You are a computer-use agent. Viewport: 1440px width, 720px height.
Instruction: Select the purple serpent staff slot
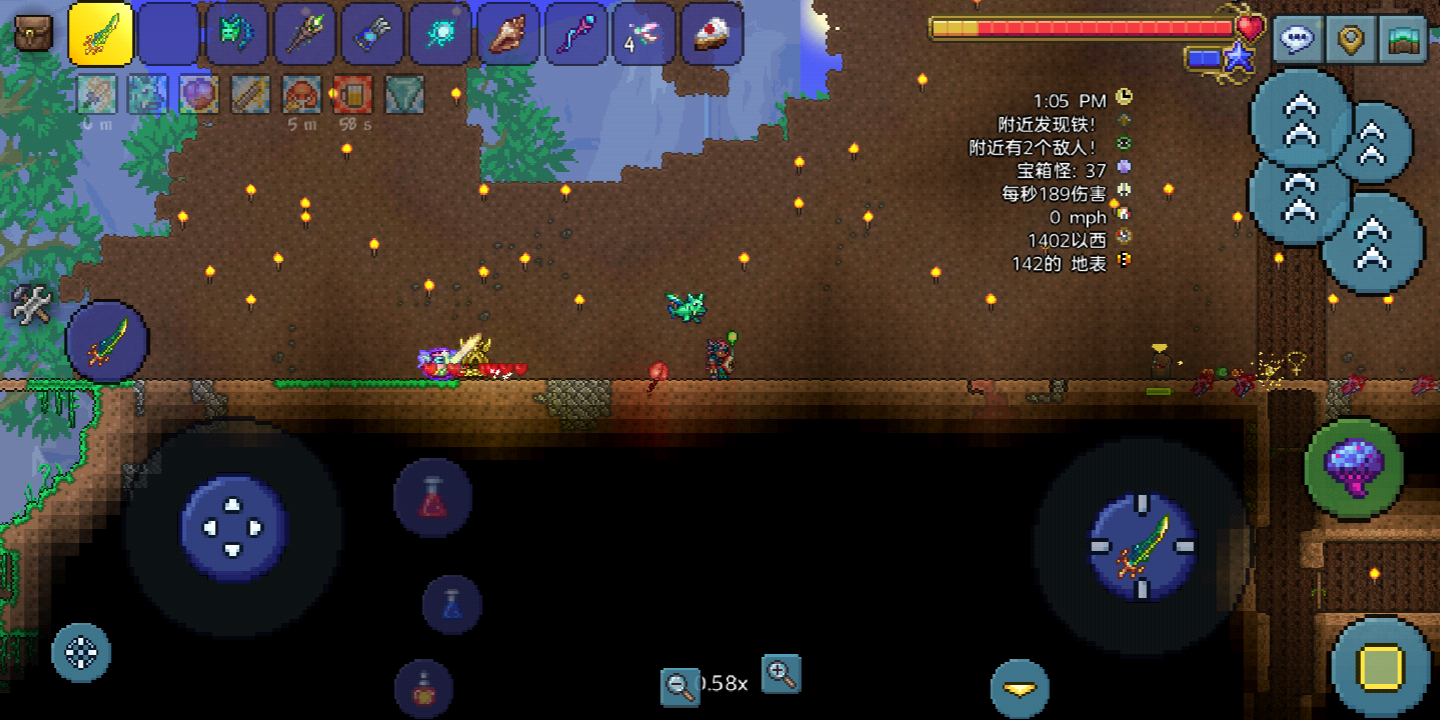click(x=576, y=34)
